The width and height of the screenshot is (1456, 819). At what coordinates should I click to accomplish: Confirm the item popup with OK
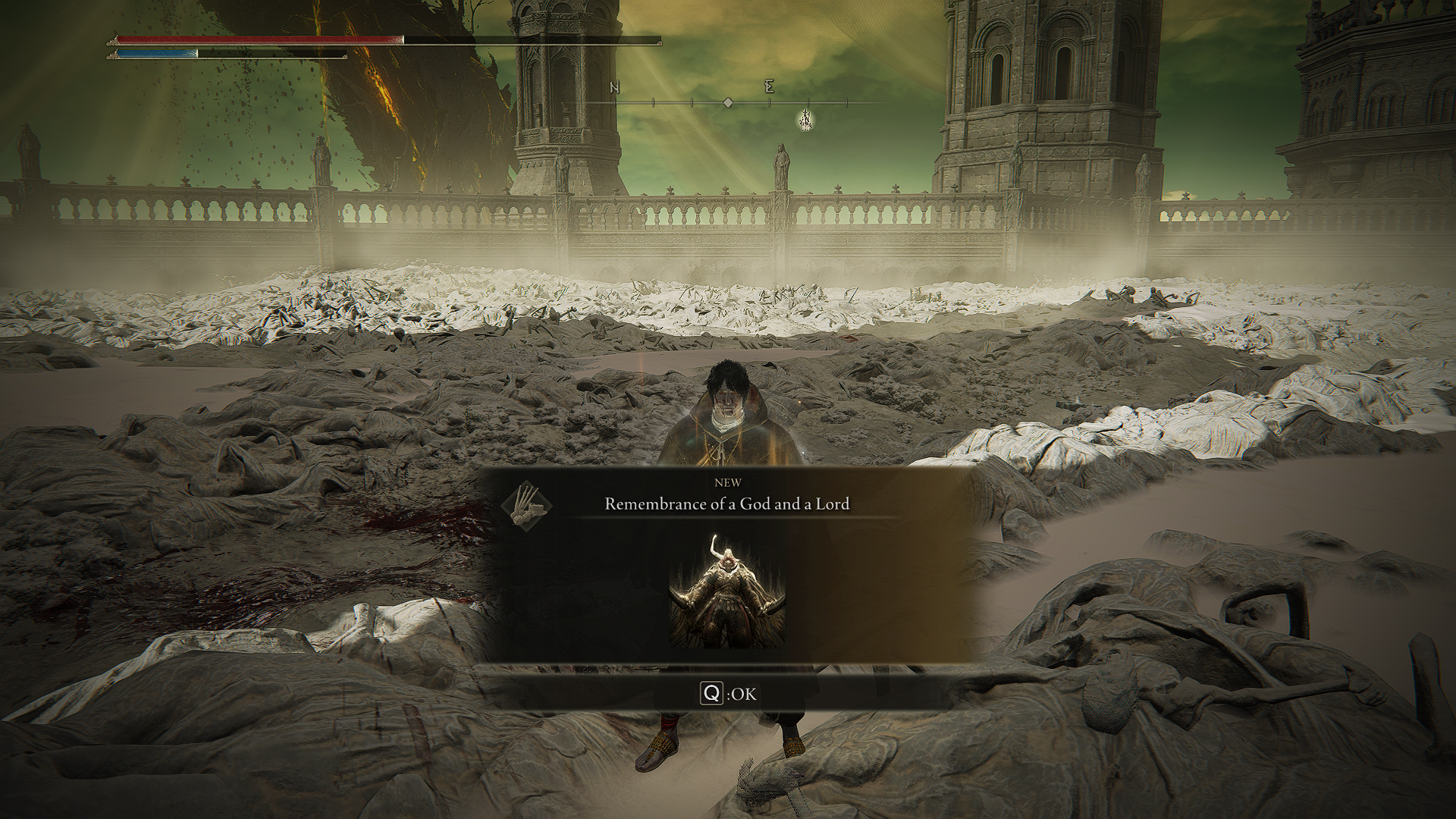pyautogui.click(x=728, y=693)
